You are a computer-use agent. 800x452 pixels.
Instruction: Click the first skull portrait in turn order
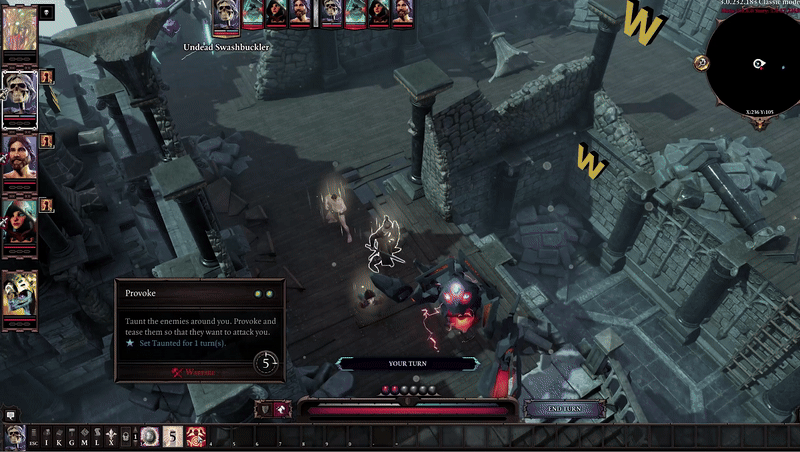(x=227, y=13)
